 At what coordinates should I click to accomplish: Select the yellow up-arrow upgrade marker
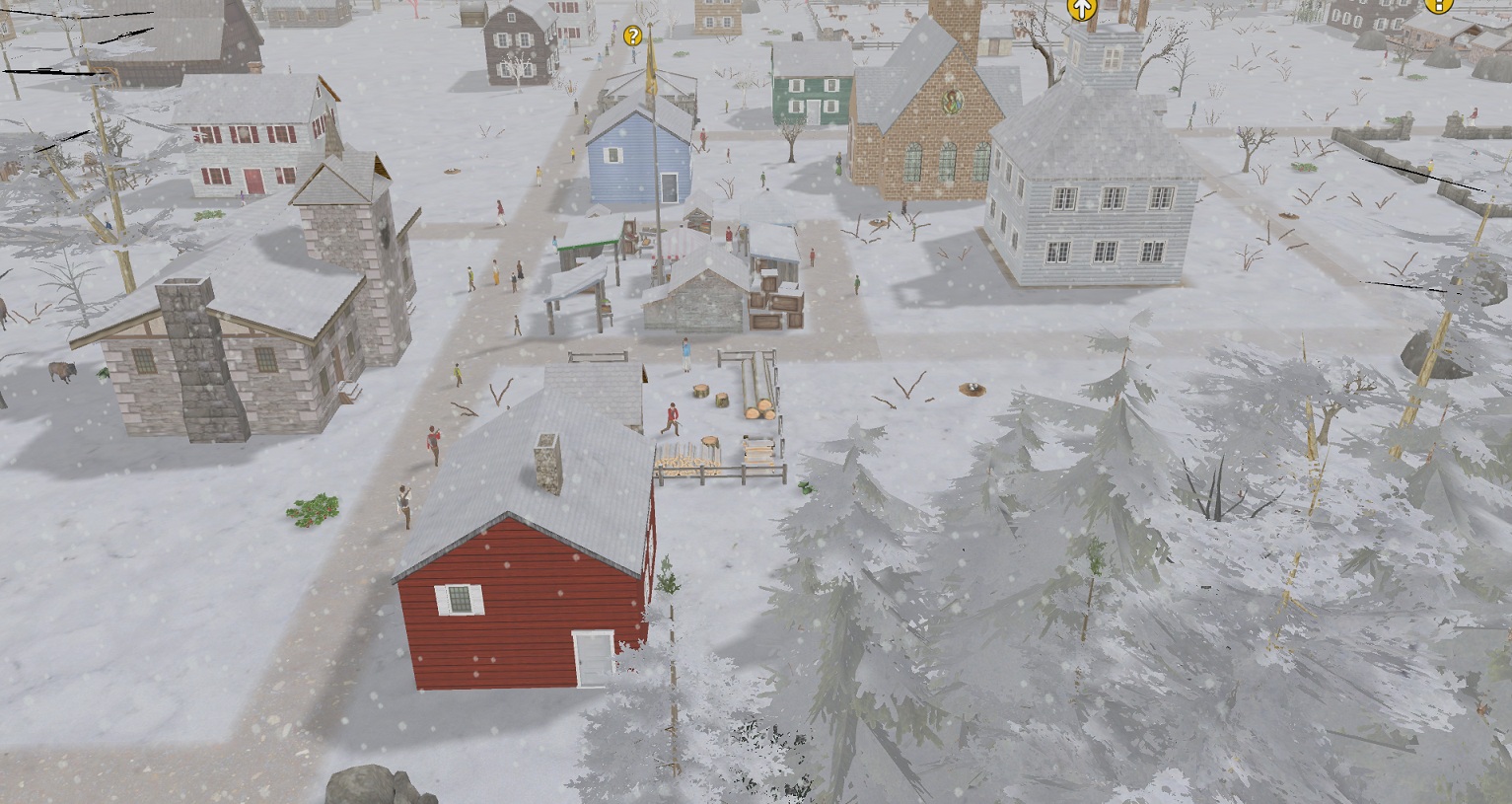1083,9
